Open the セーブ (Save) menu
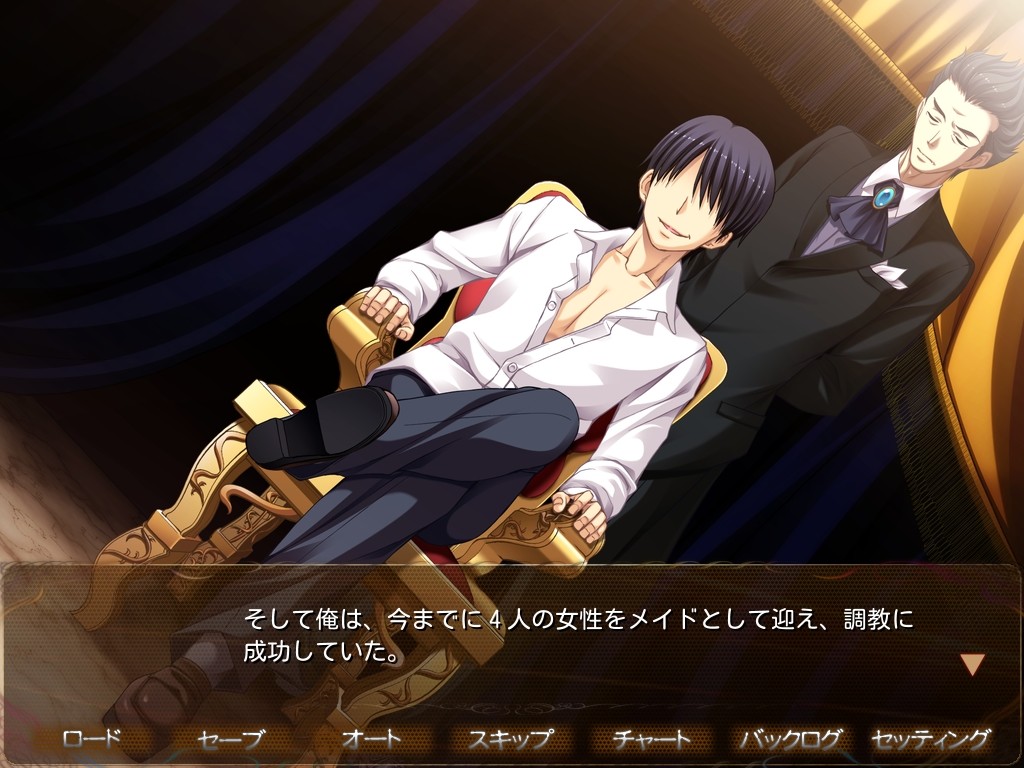 point(231,739)
